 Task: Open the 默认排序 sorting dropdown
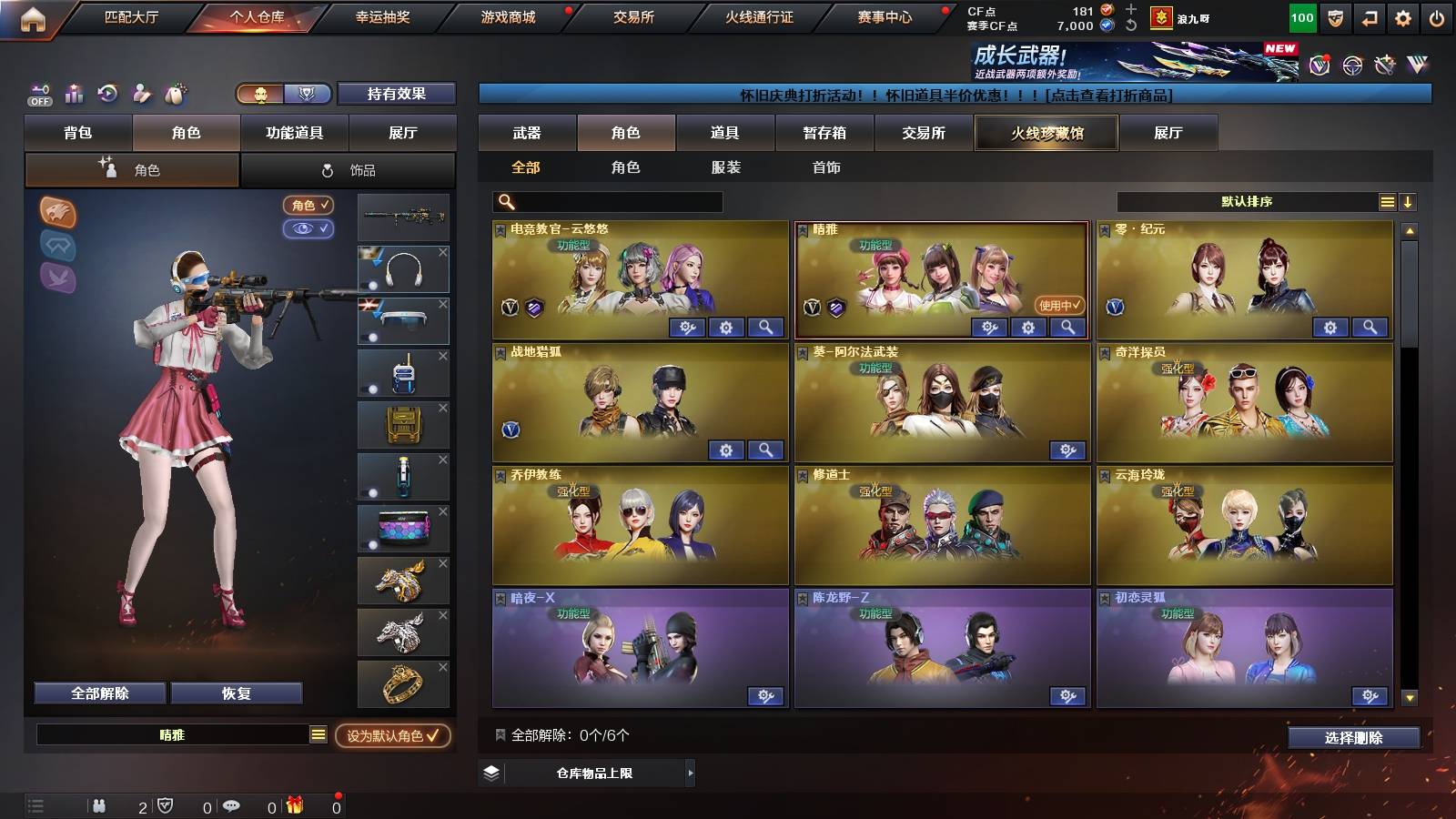coord(1247,201)
